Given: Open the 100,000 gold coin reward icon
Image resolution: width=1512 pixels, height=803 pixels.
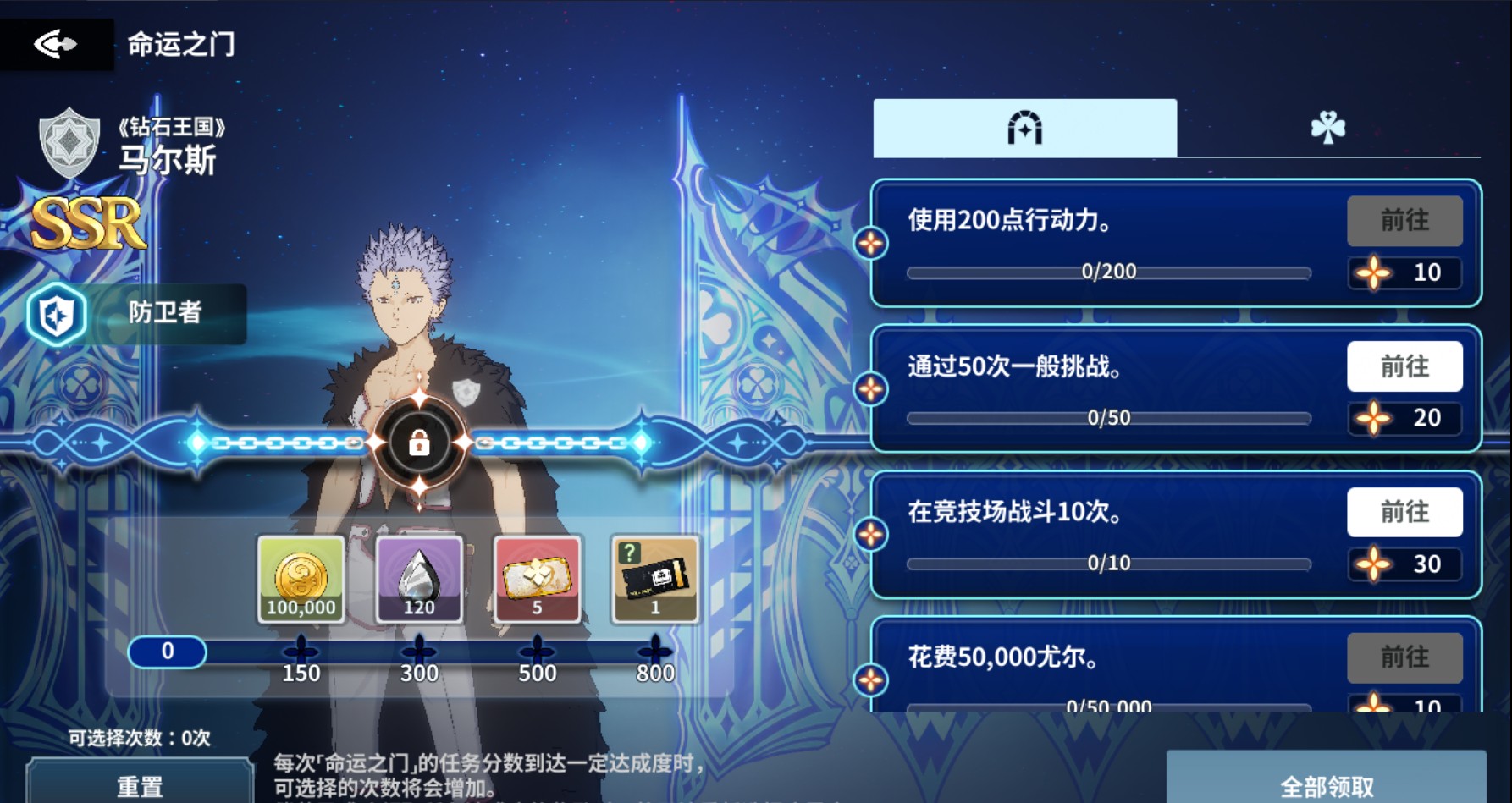Looking at the screenshot, I should 301,578.
